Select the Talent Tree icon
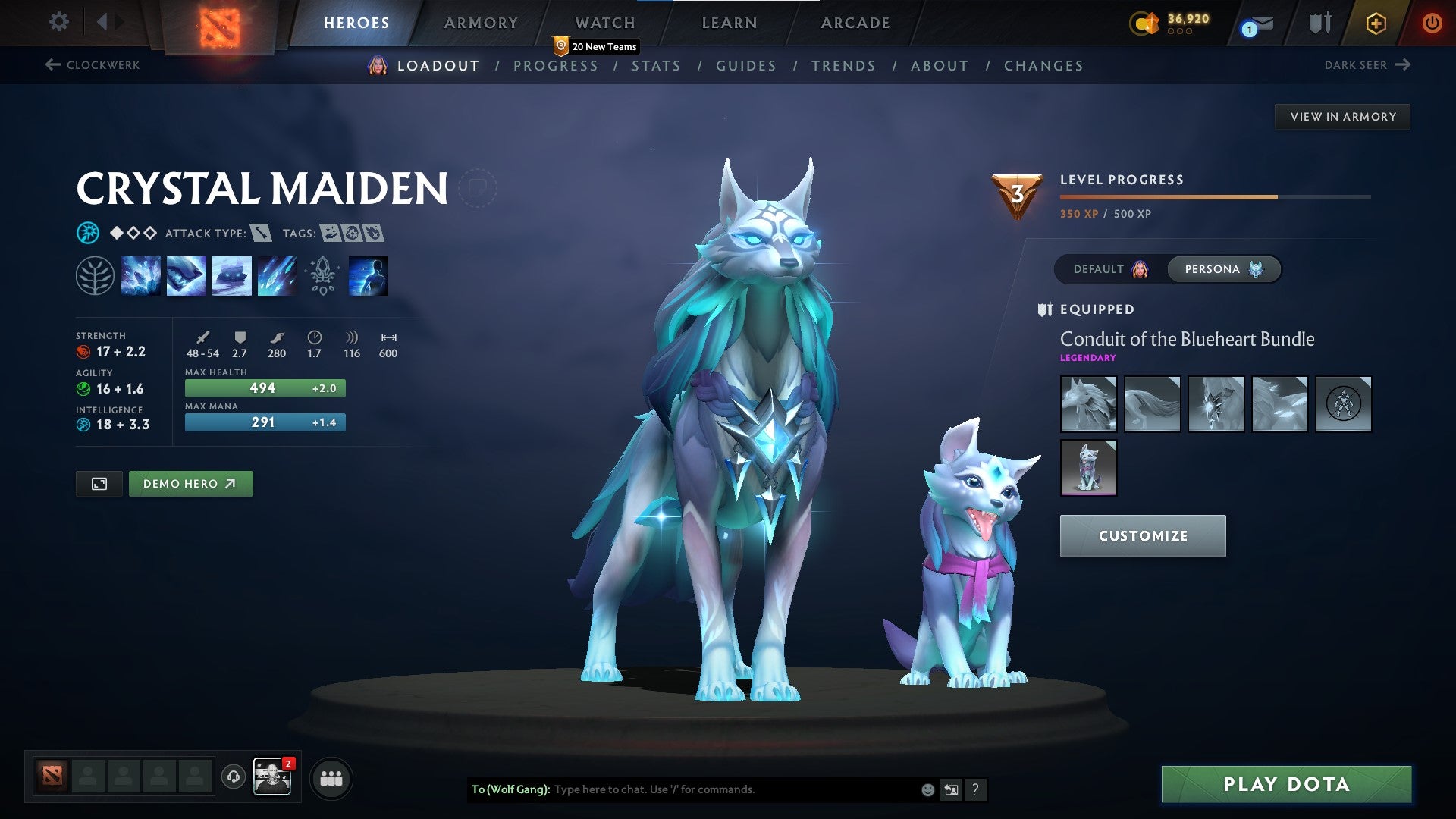Screen dimensions: 1456x819 tap(94, 275)
